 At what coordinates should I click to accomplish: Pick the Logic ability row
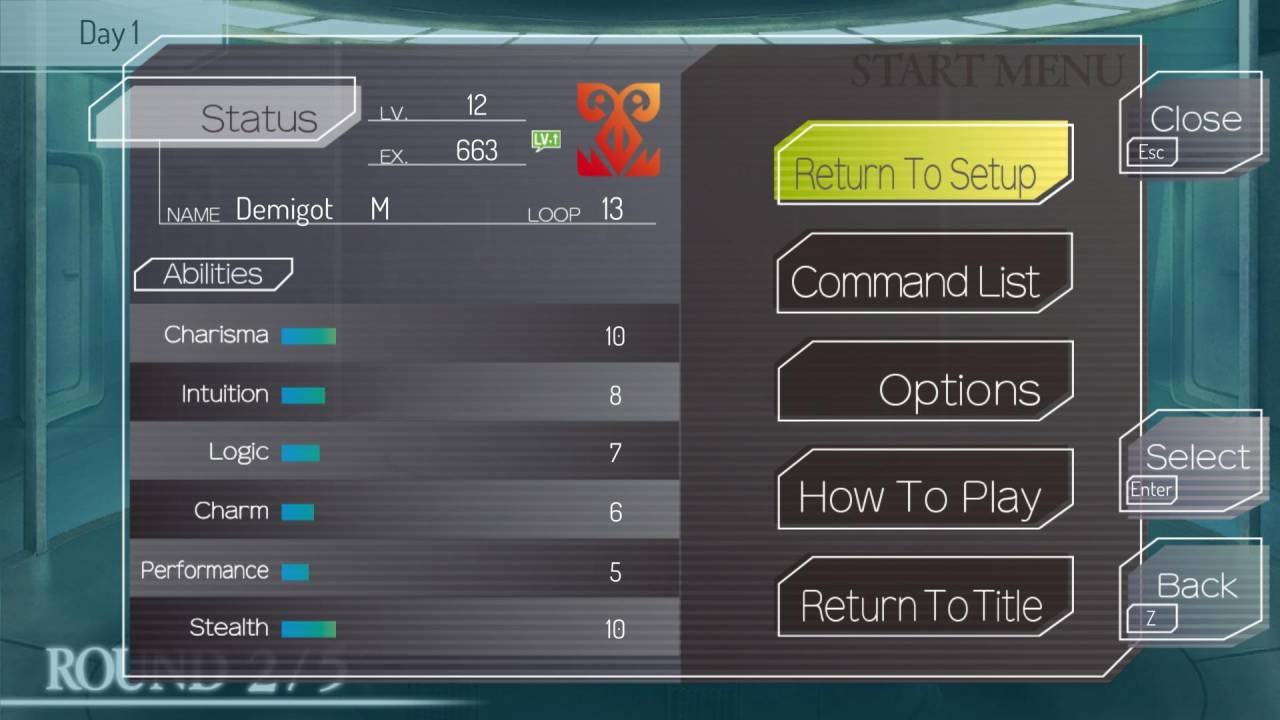[404, 452]
